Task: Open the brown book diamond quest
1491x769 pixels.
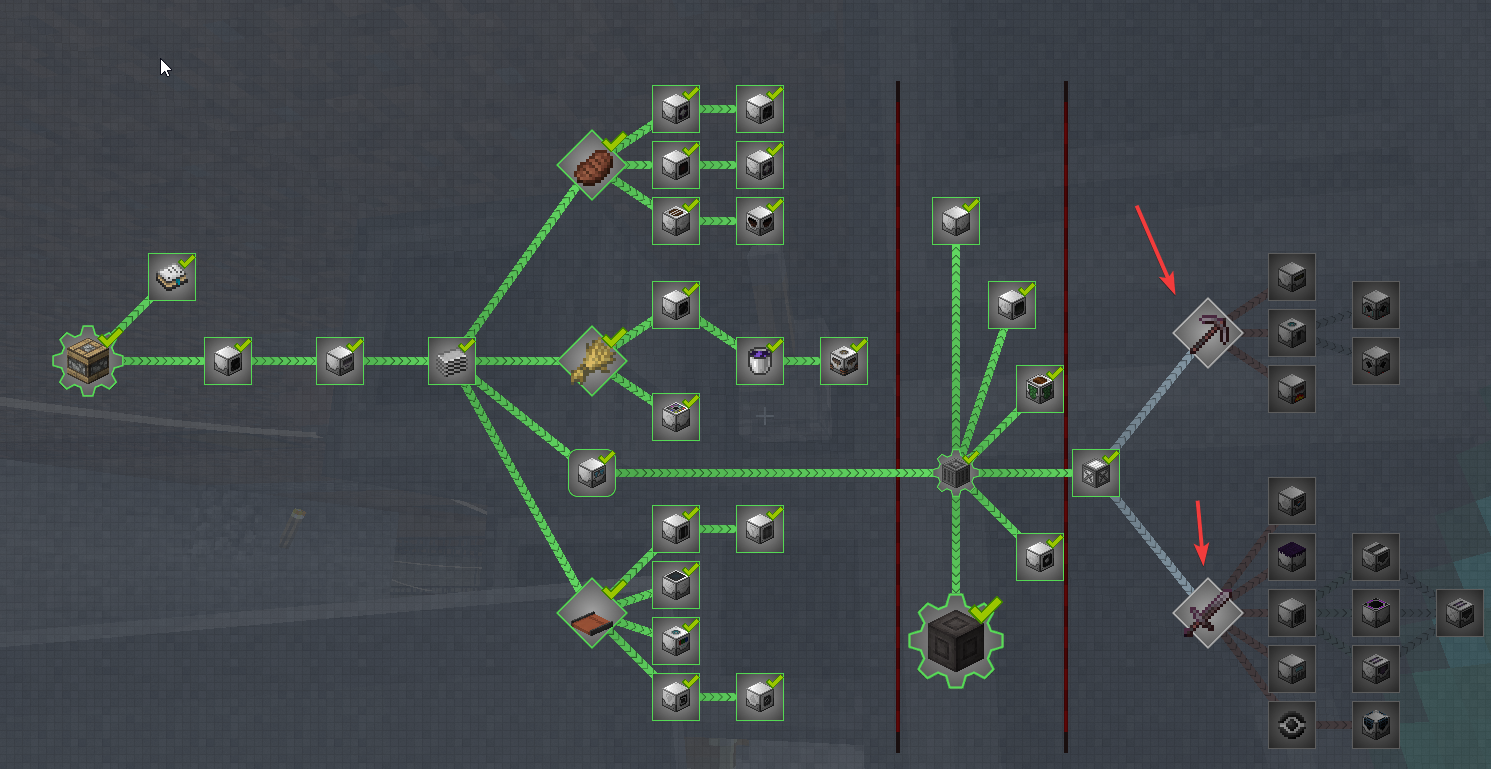Action: [x=592, y=611]
